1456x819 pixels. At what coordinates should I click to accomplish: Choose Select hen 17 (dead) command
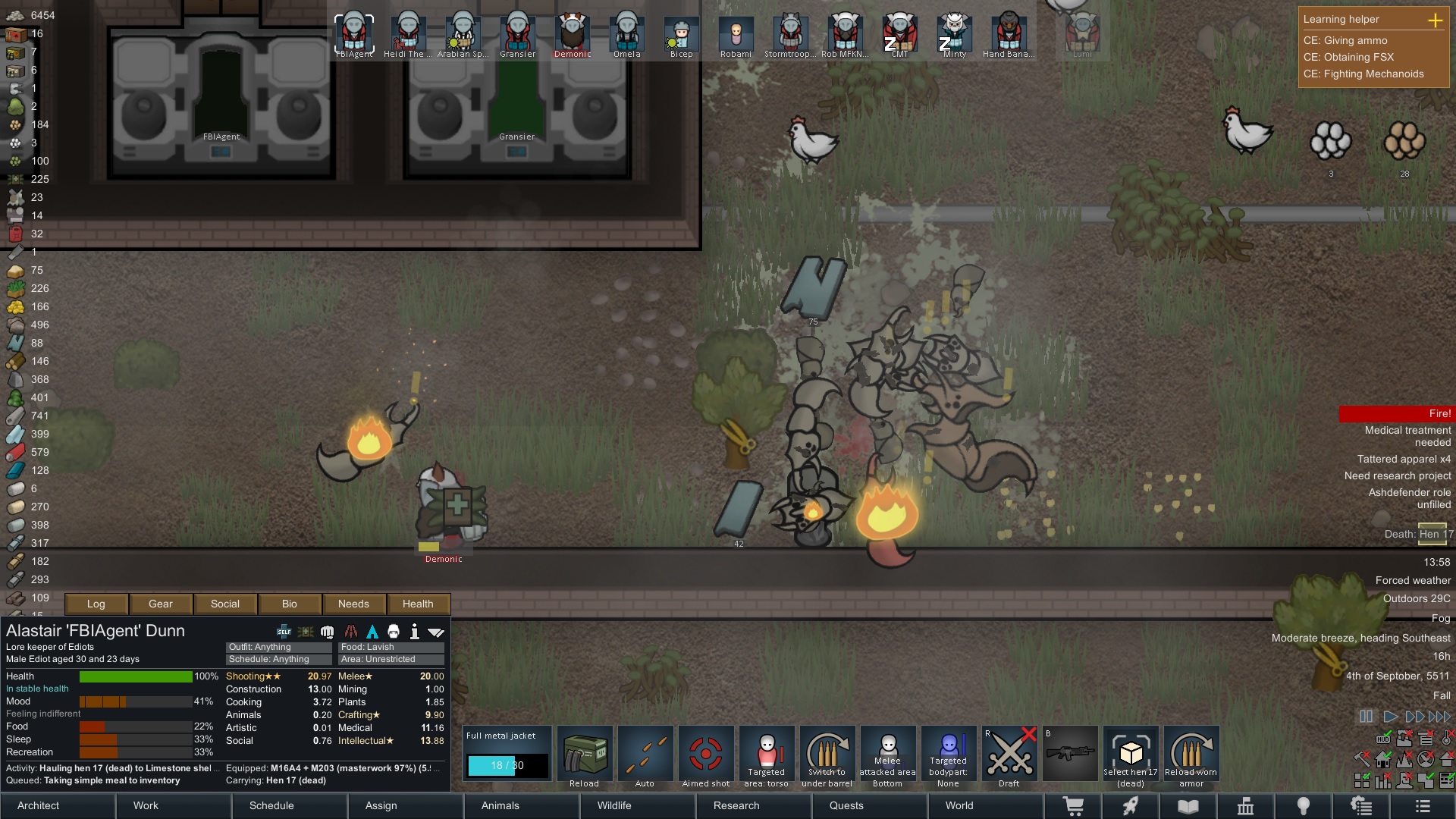1131,757
